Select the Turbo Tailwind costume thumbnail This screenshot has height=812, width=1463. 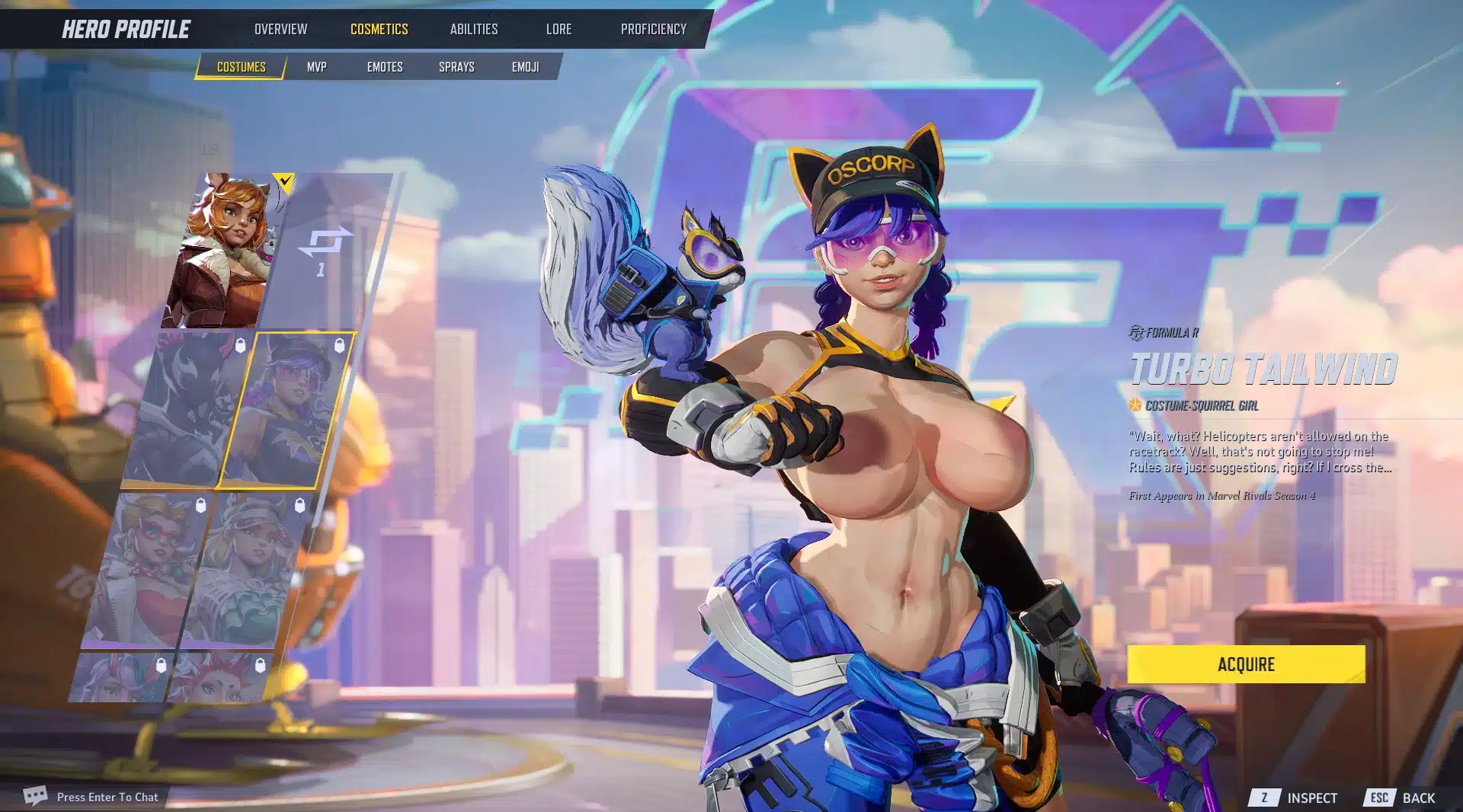pos(286,409)
